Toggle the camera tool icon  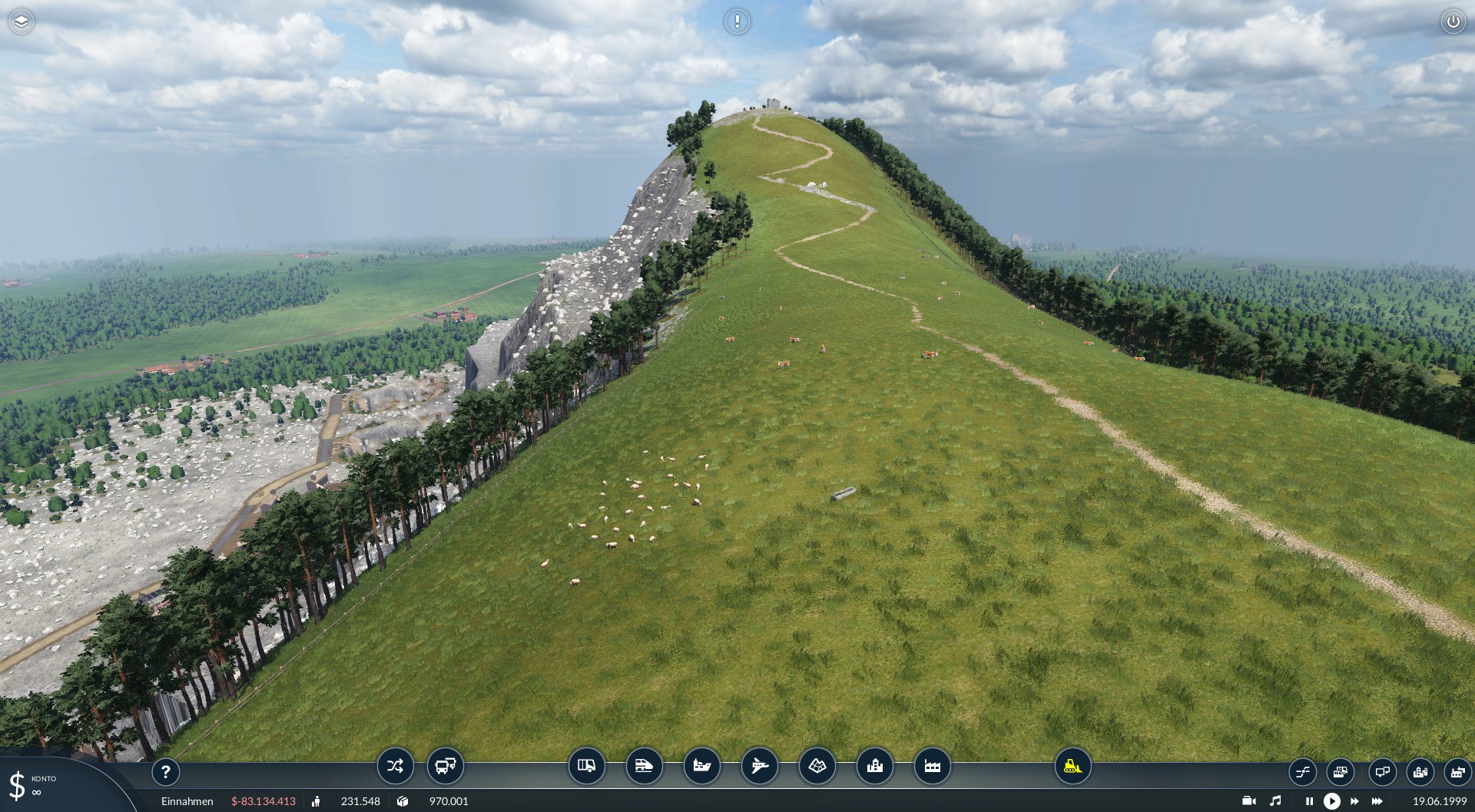pos(1248,801)
